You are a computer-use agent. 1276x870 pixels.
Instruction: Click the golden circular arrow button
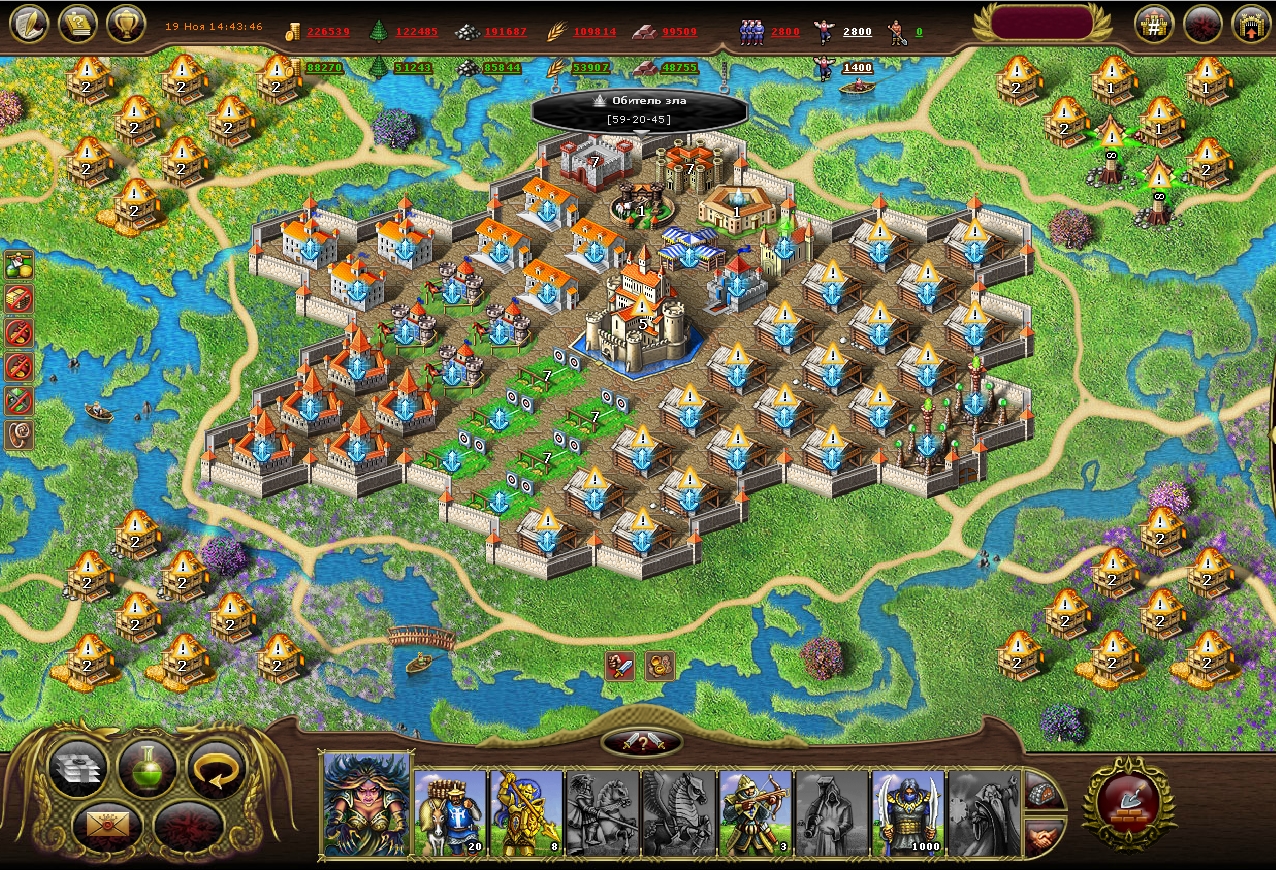click(216, 769)
